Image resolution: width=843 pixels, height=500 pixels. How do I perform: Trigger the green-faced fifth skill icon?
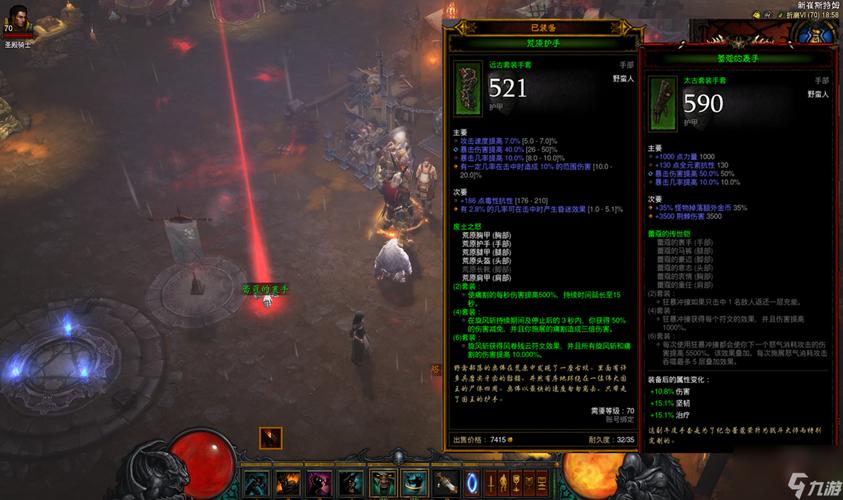[x=382, y=483]
